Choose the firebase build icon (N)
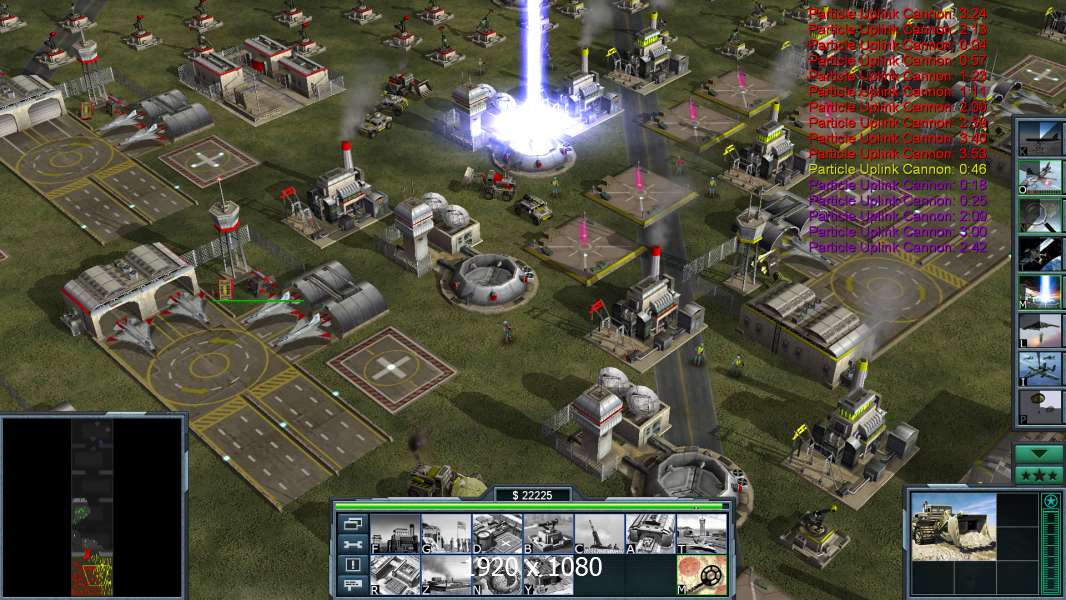Viewport: 1066px width, 600px height. (497, 575)
